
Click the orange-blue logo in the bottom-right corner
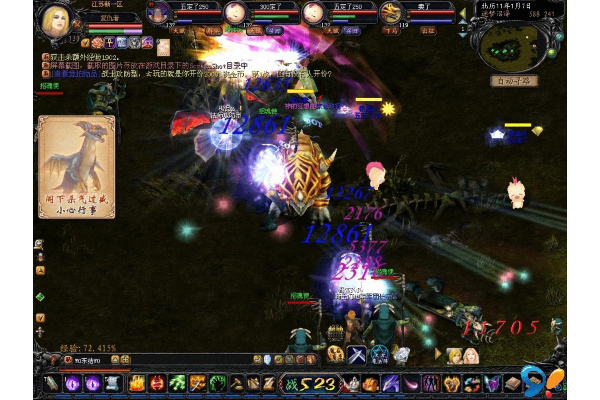pyautogui.click(x=548, y=381)
